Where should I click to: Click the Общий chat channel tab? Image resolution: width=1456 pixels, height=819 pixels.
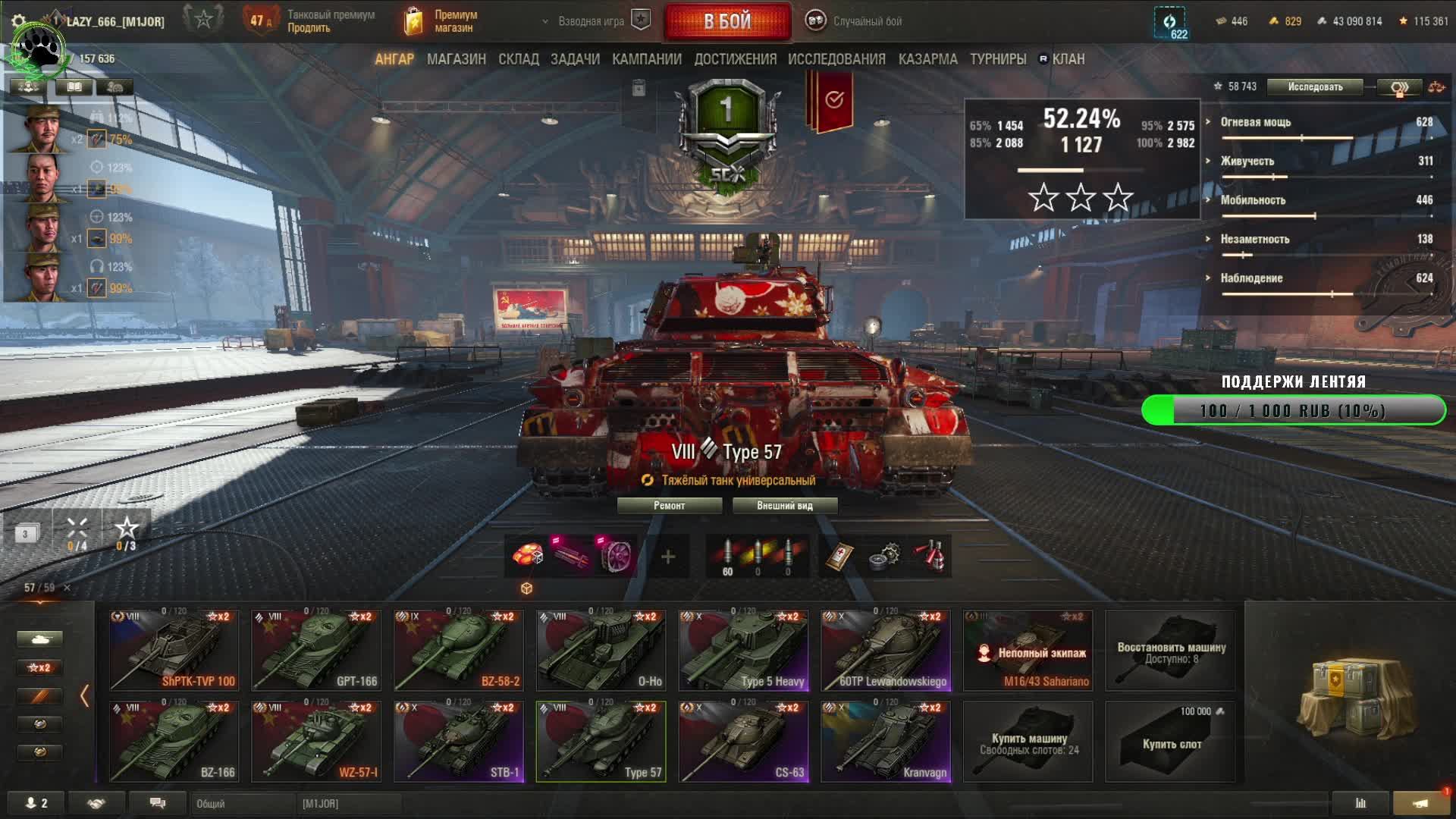click(241, 803)
